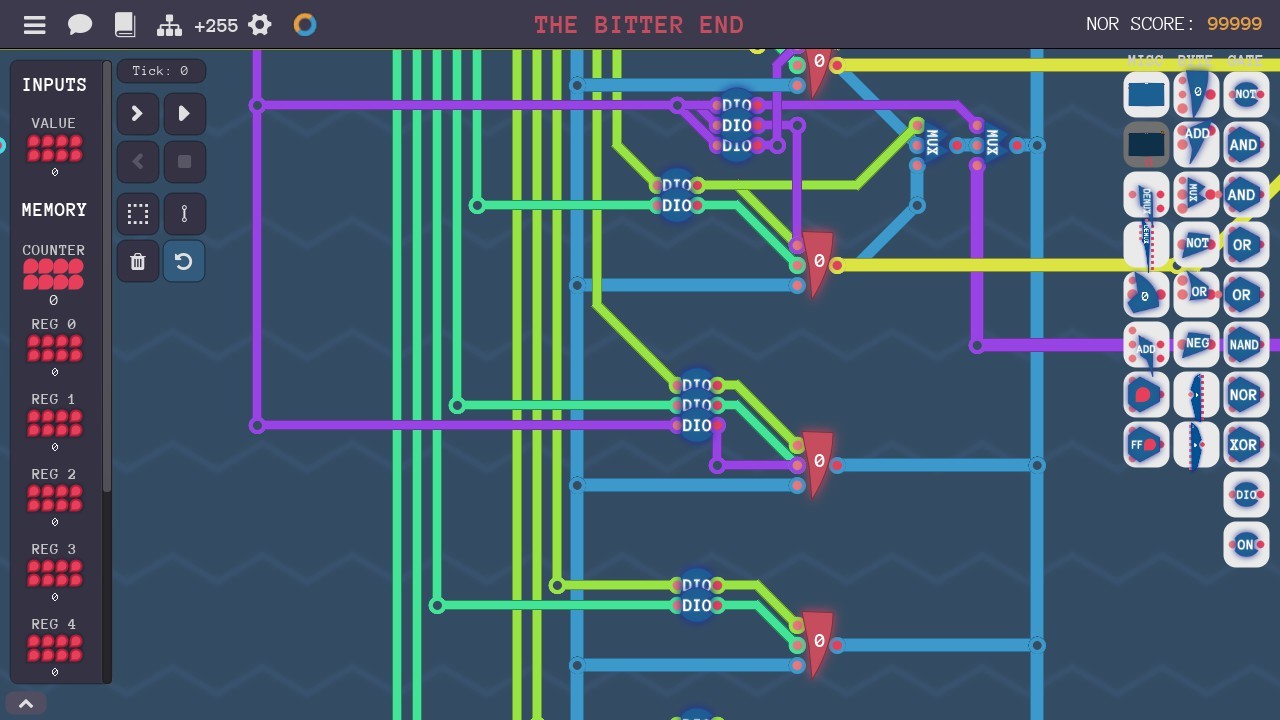
Task: Collapse the left panel with the bottom chevron
Action: (26, 703)
